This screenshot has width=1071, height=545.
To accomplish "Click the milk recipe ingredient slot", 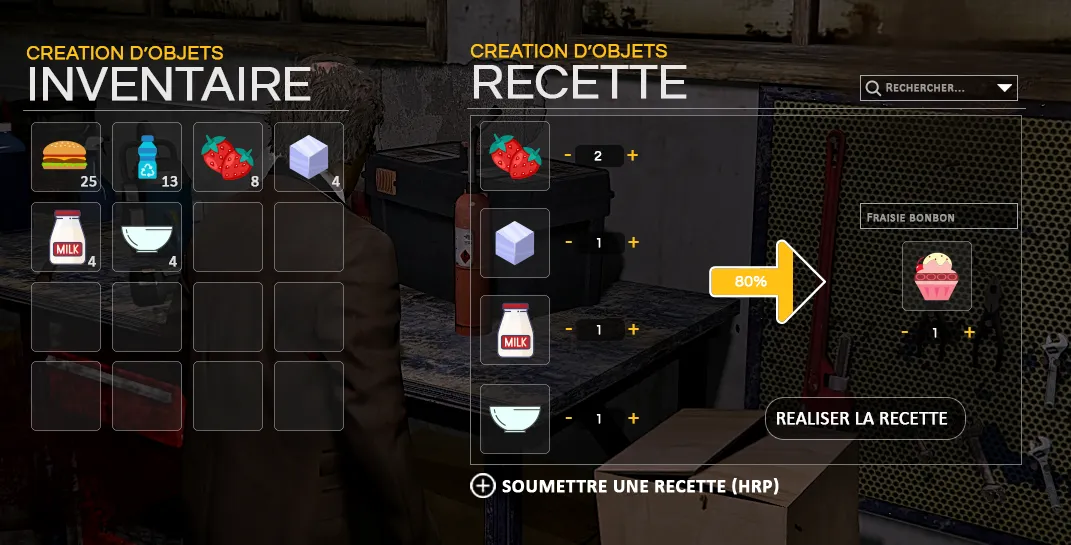I will pos(515,330).
